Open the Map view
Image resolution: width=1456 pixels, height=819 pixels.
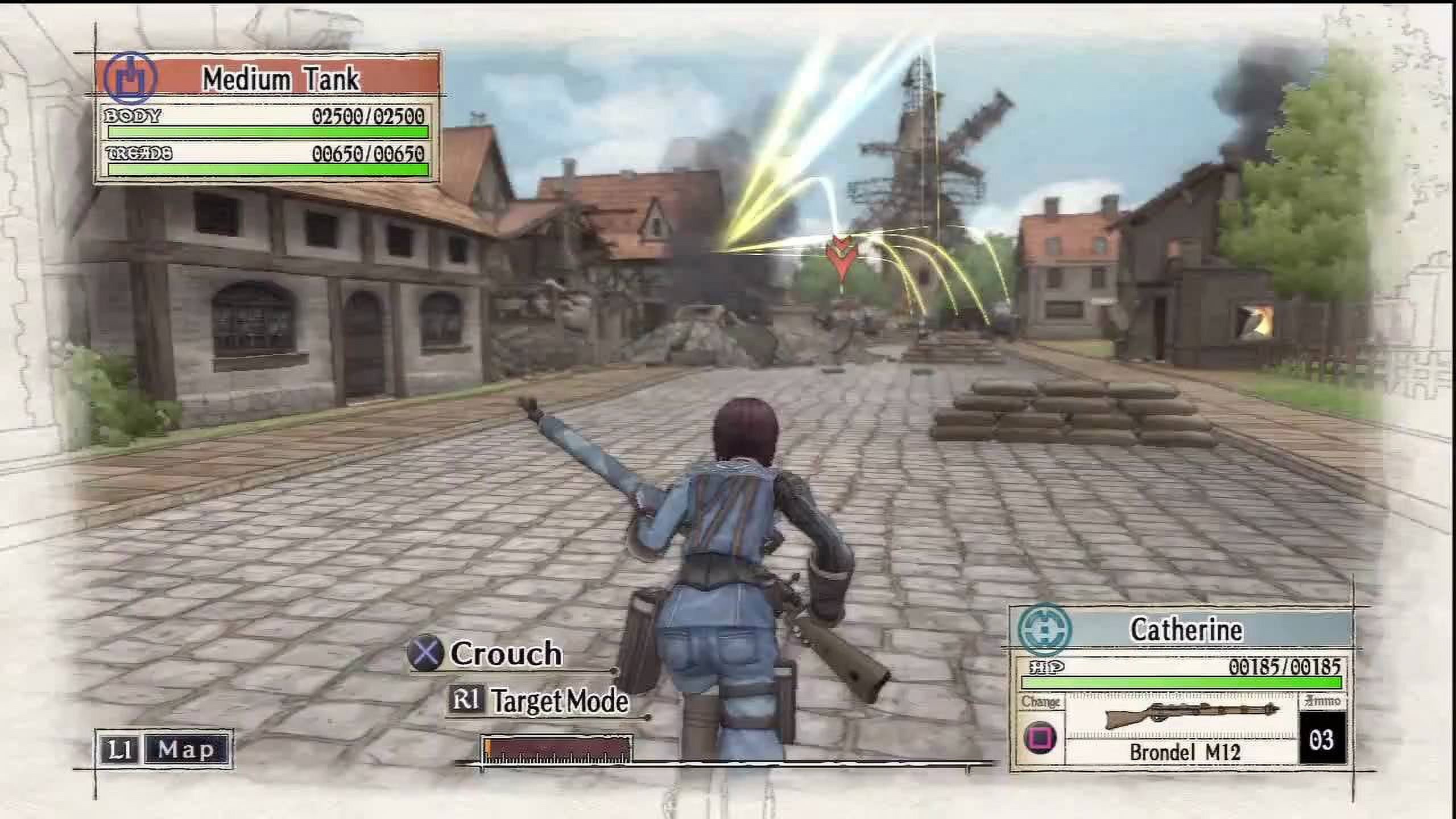tap(164, 750)
